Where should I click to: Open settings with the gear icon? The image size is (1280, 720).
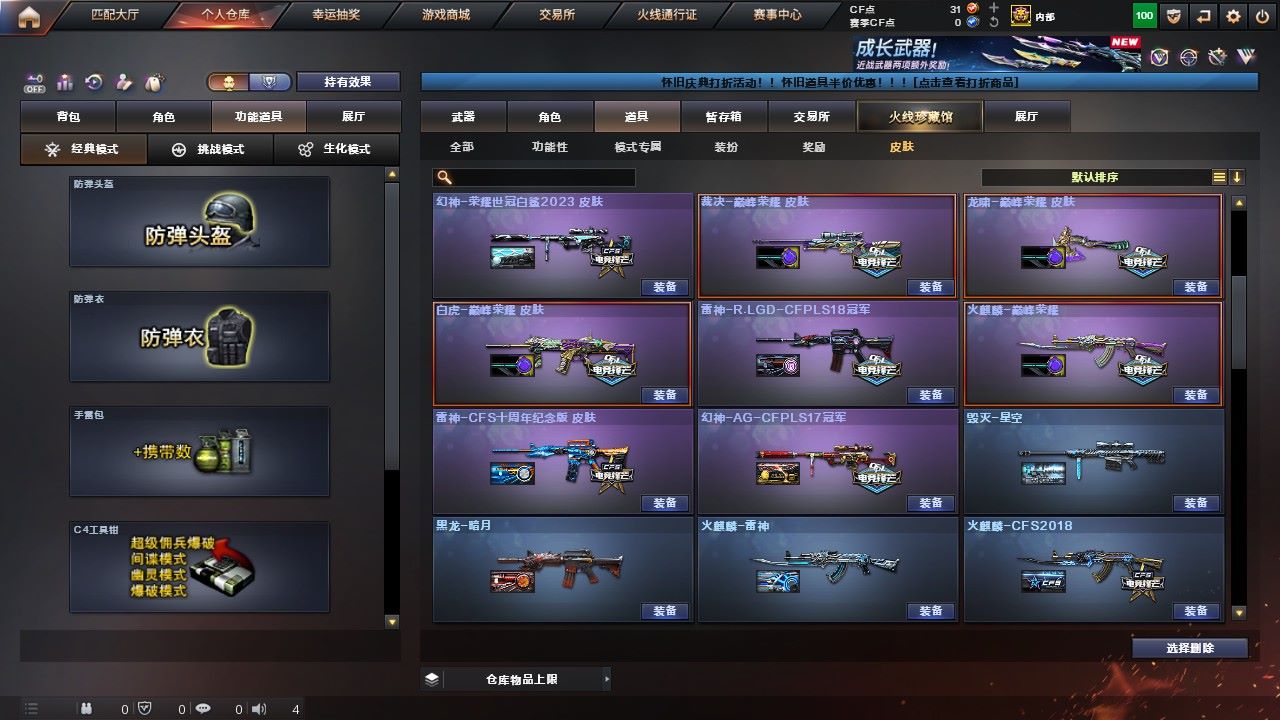pos(1234,16)
